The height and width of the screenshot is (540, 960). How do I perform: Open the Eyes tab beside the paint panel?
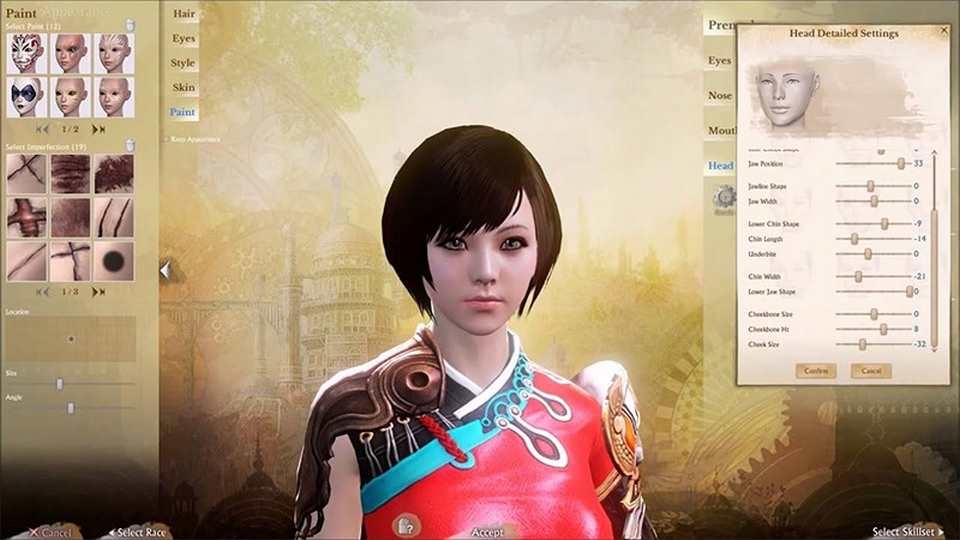pyautogui.click(x=183, y=39)
